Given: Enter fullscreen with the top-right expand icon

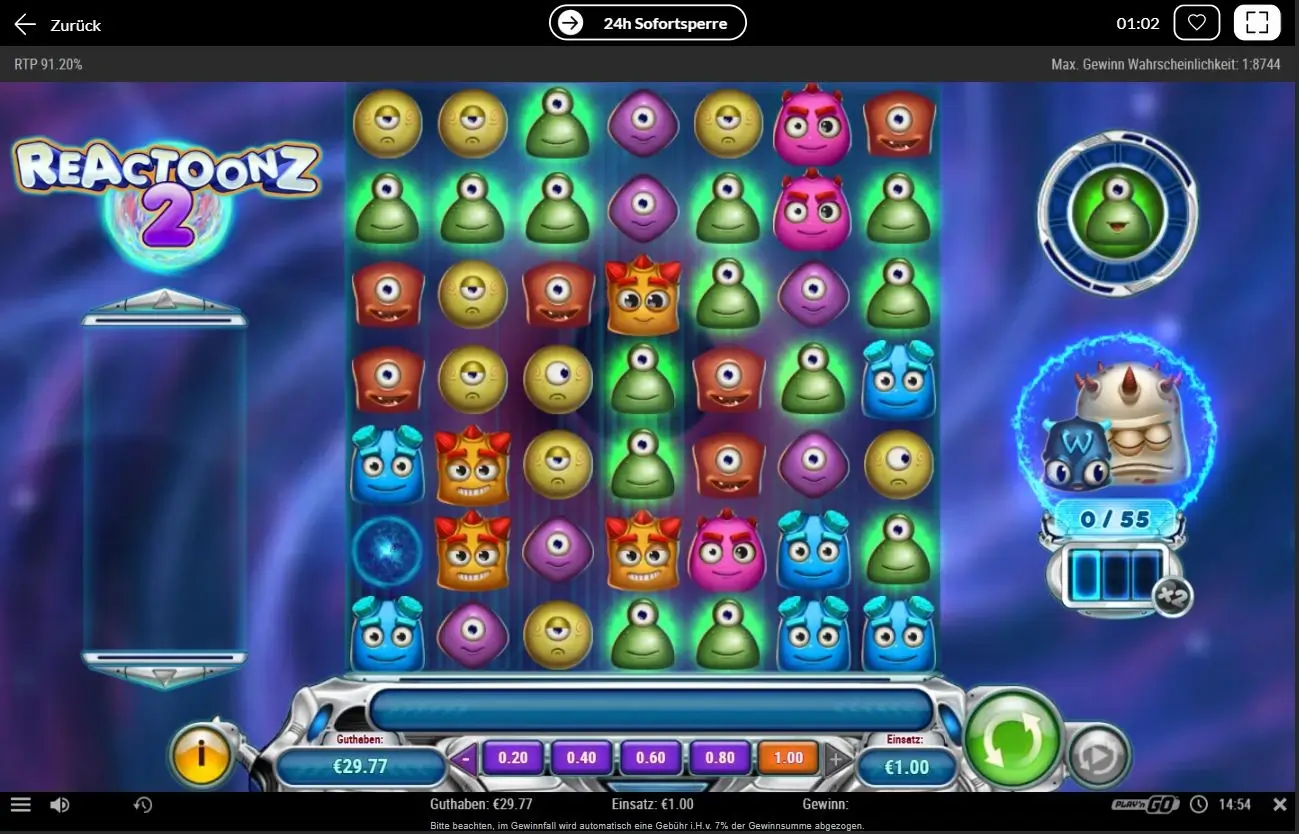Looking at the screenshot, I should tap(1257, 22).
